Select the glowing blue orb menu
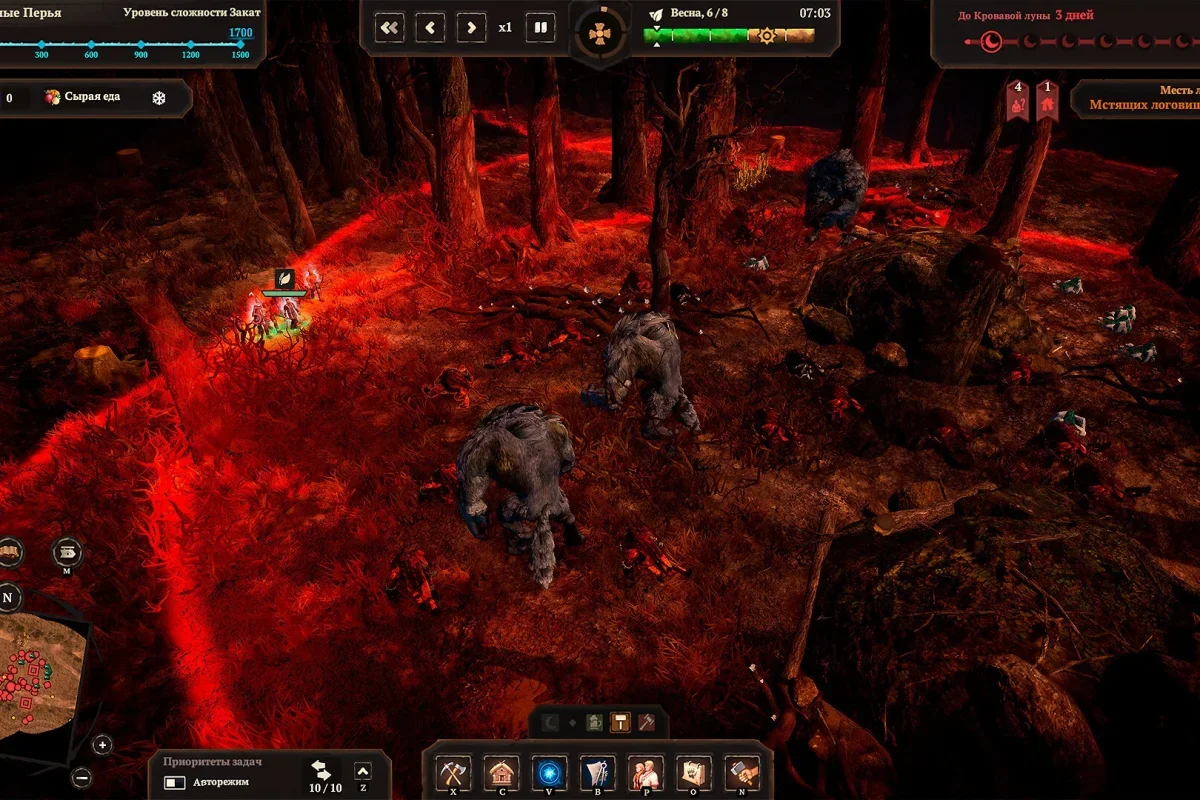 [x=550, y=772]
